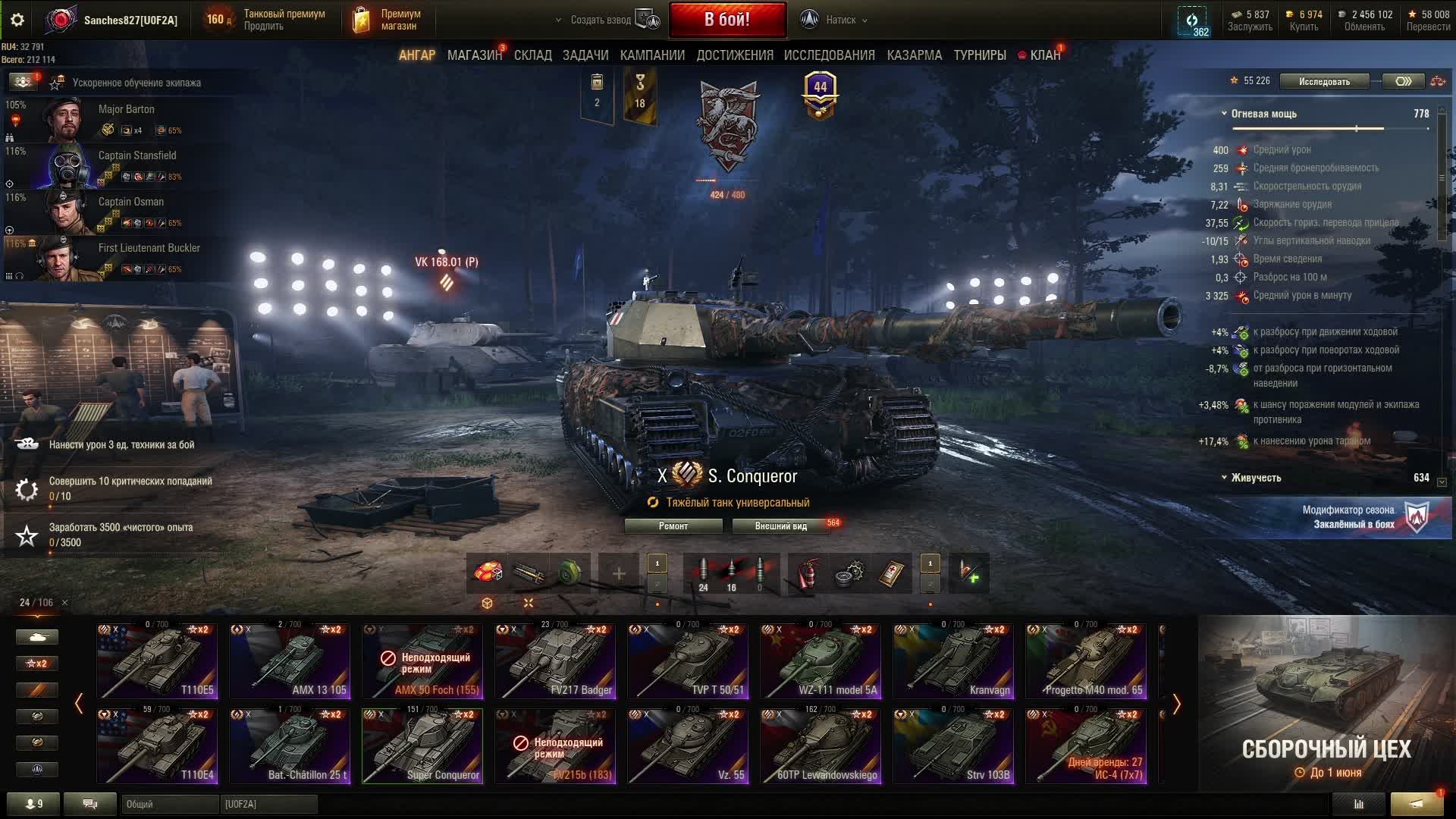Open the КАЗАРМА tab

[x=914, y=55]
